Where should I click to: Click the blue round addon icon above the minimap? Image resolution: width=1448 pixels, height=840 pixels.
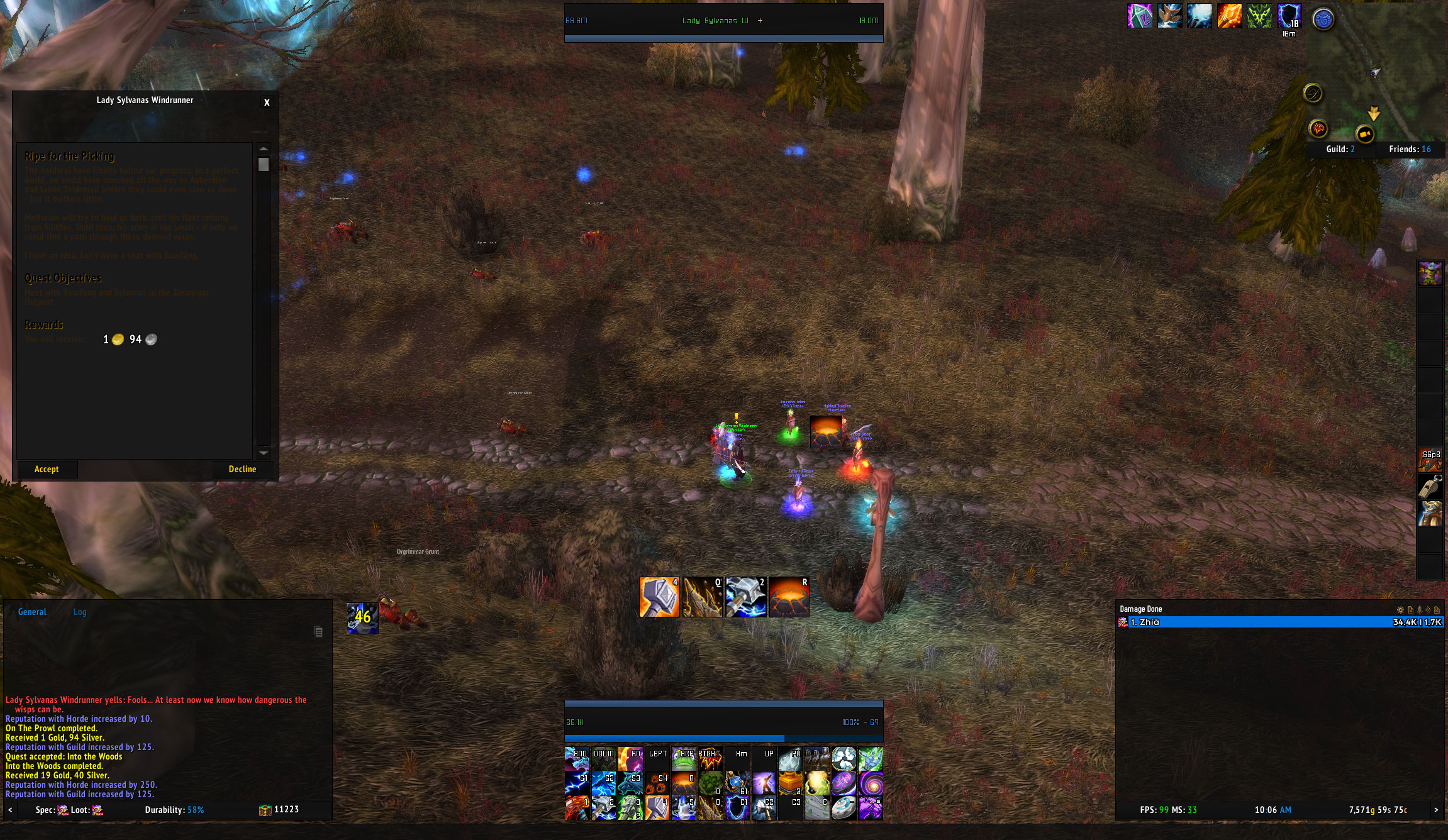click(1322, 18)
